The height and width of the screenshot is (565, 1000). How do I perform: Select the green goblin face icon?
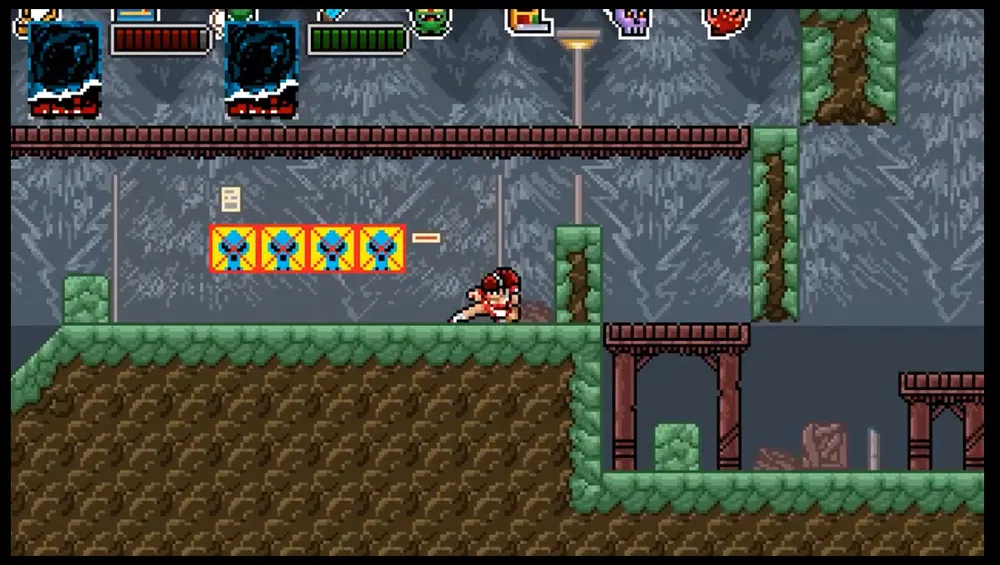click(431, 22)
